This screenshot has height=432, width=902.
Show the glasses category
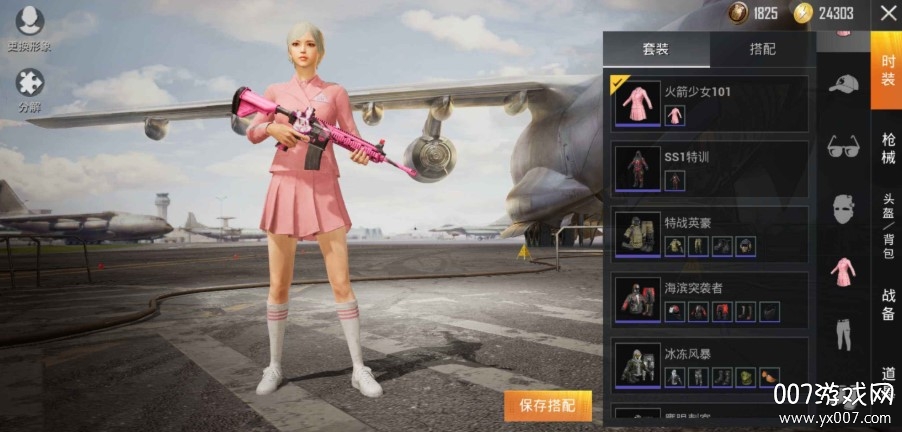pos(843,147)
